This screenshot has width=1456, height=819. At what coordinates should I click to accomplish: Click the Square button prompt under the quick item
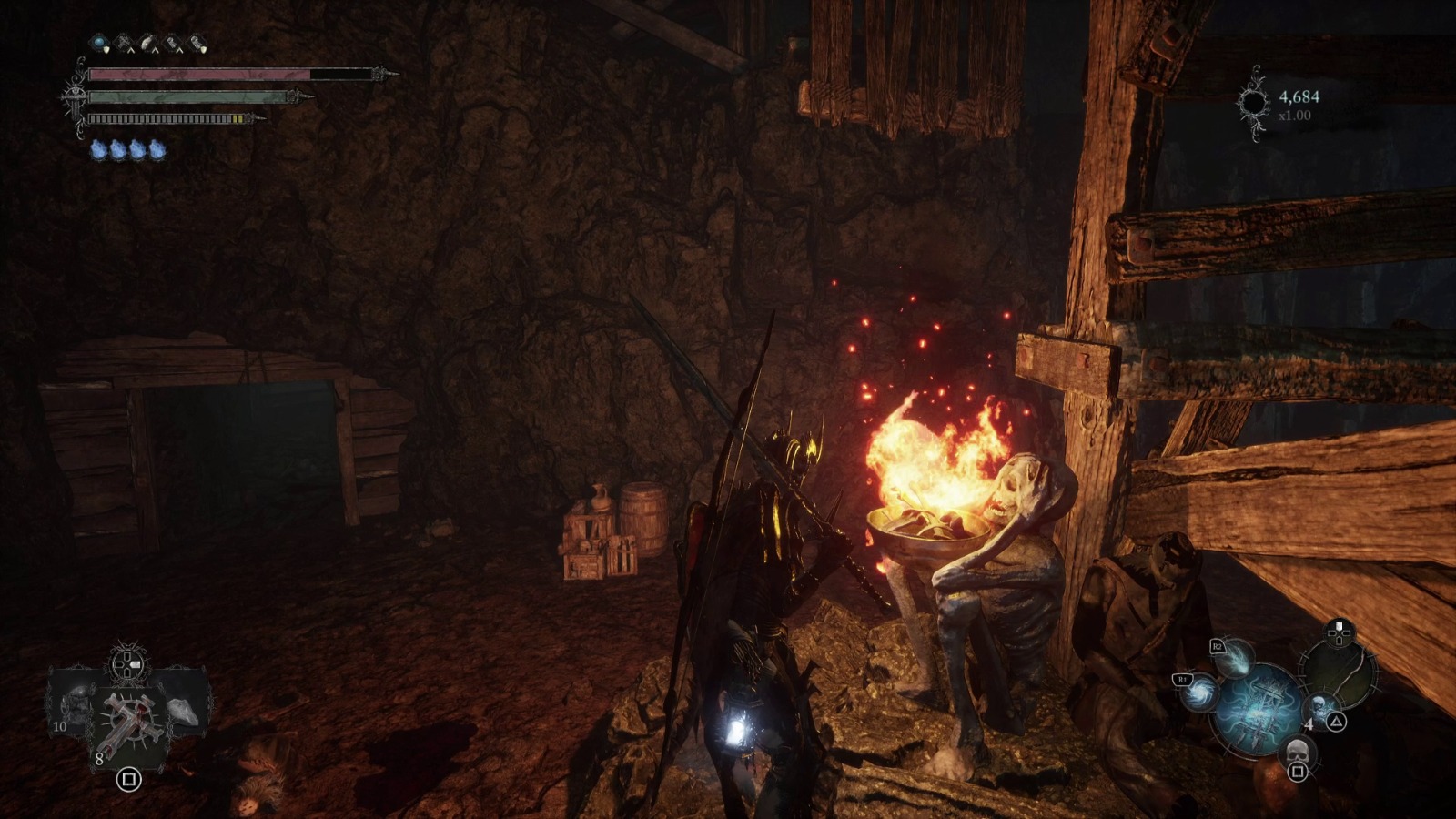point(130,779)
